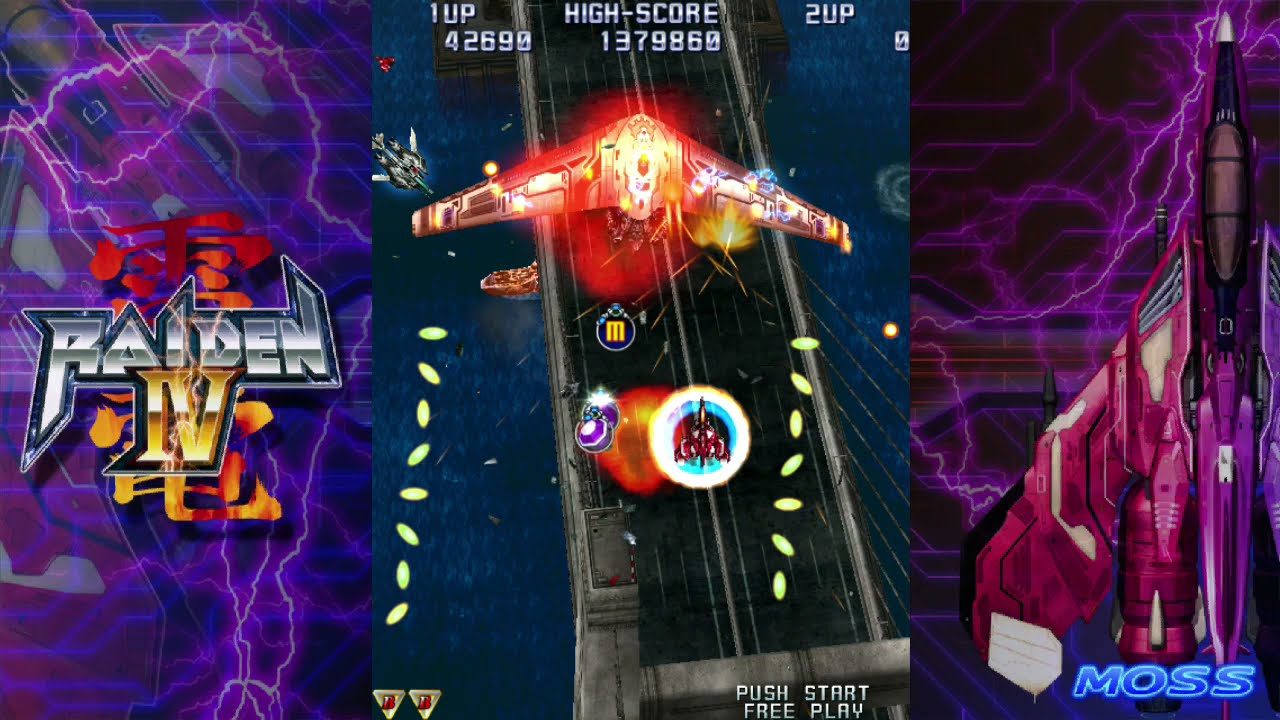Screen dimensions: 1280x720
Task: Click the first bomb stock icon
Action: (386, 703)
